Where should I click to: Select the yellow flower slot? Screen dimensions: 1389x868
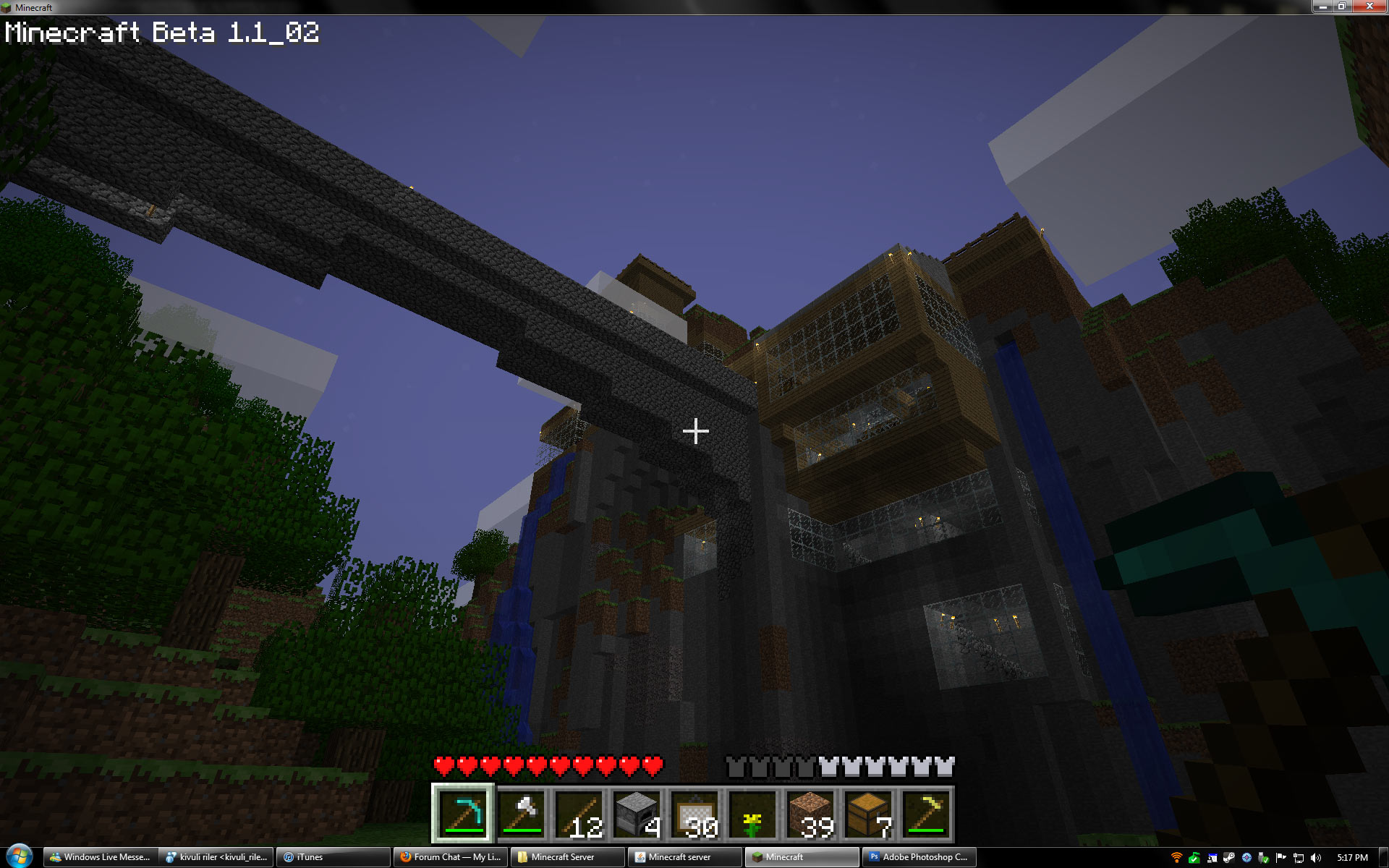752,814
